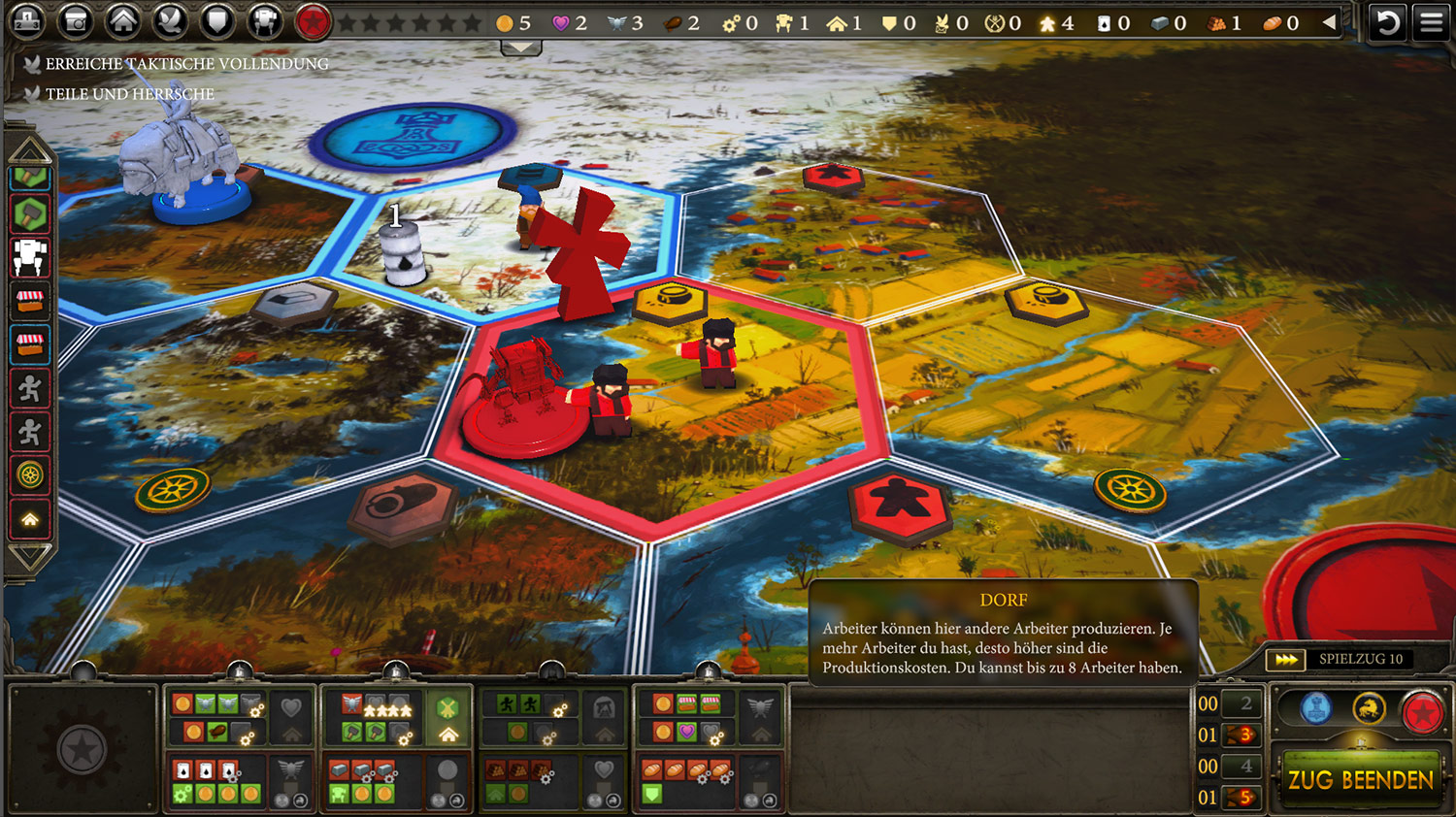The height and width of the screenshot is (817, 1456).
Task: Click the fast-forward arrows button
Action: coord(1286,660)
